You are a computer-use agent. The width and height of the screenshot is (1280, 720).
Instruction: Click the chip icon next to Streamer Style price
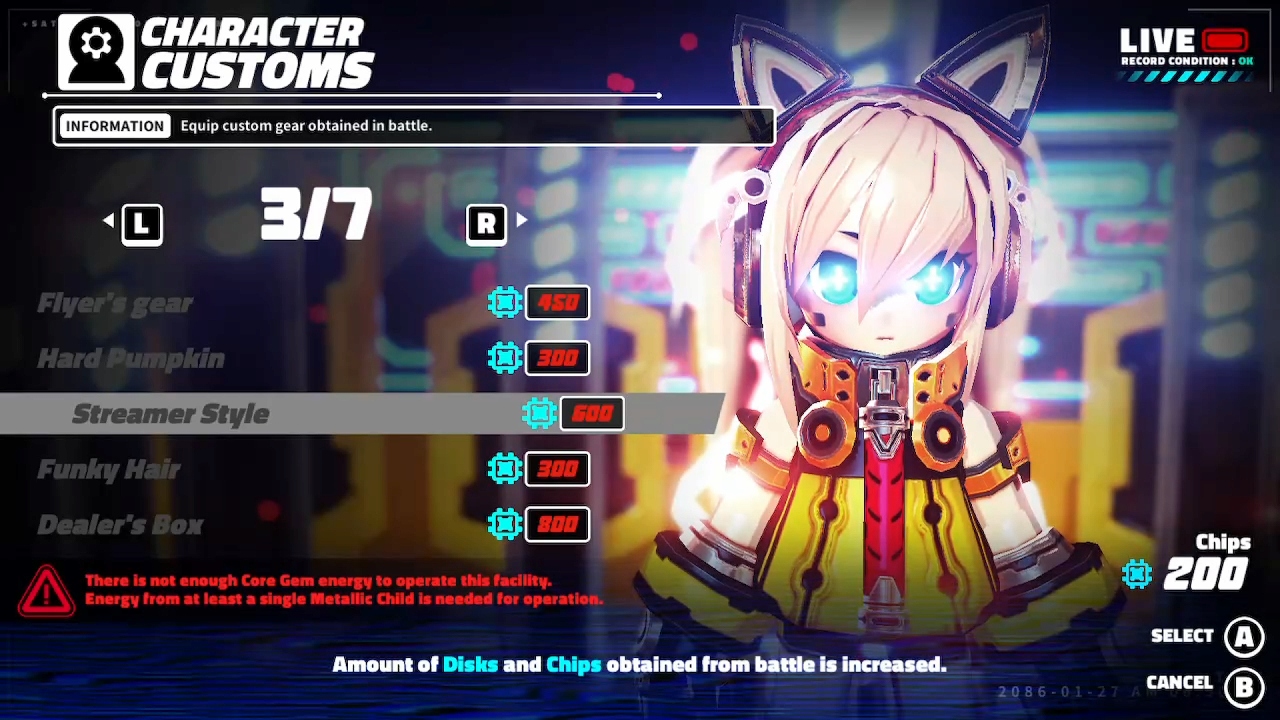coord(540,413)
